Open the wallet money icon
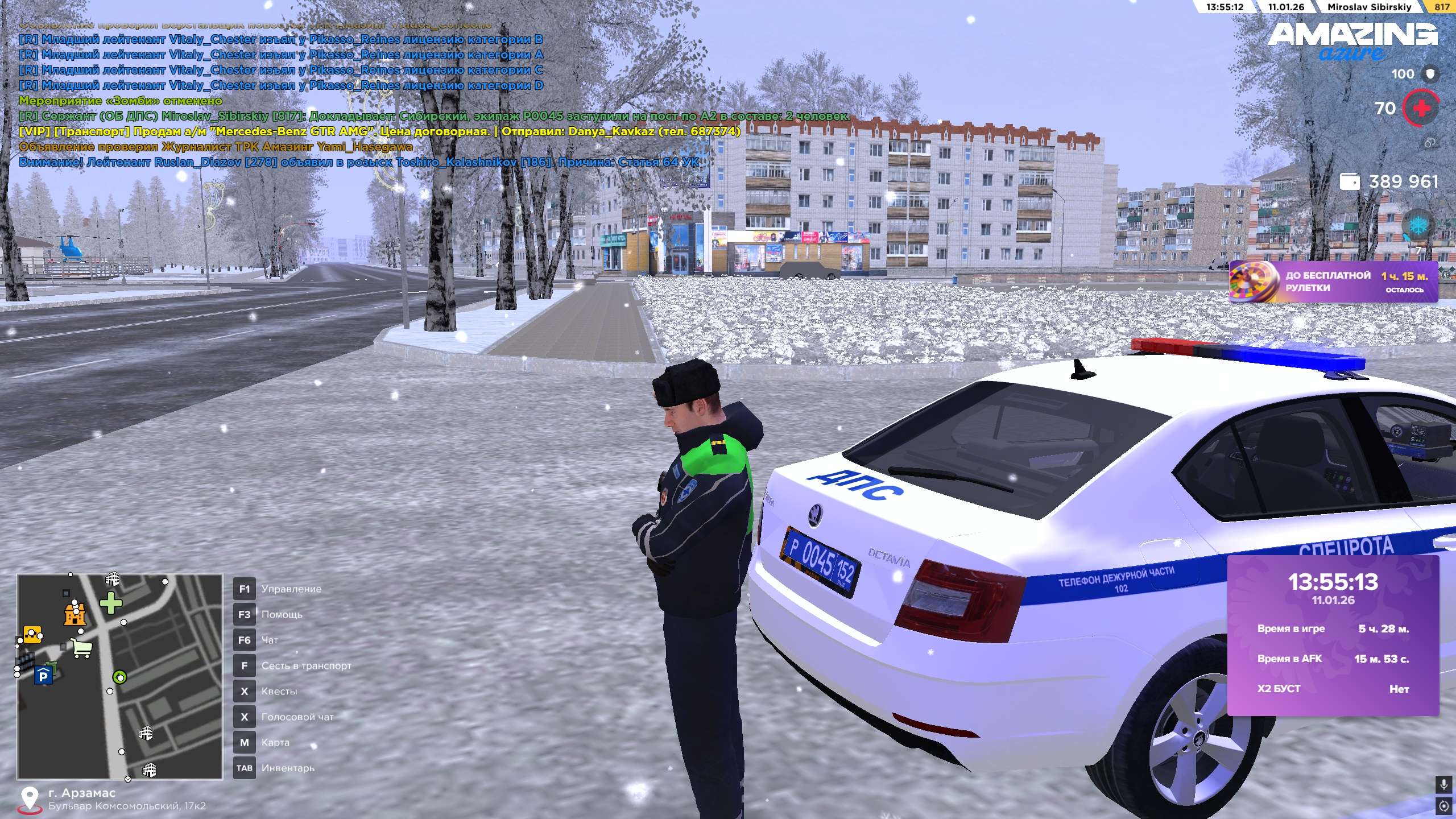 point(1350,182)
